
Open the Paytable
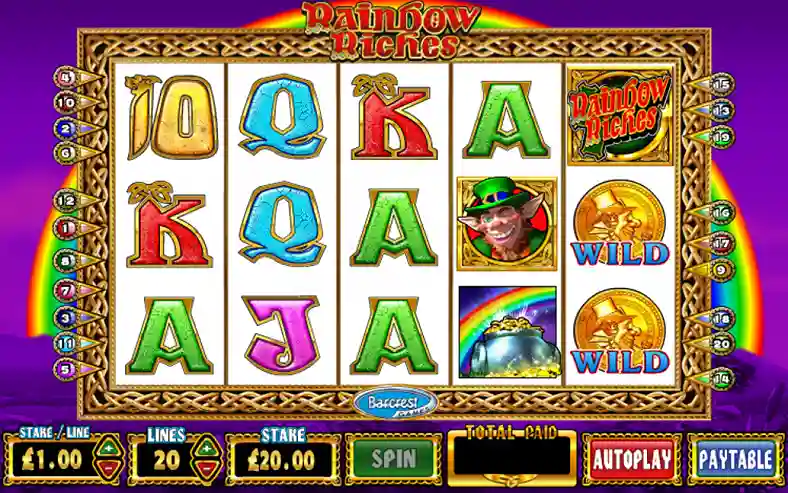tap(735, 460)
